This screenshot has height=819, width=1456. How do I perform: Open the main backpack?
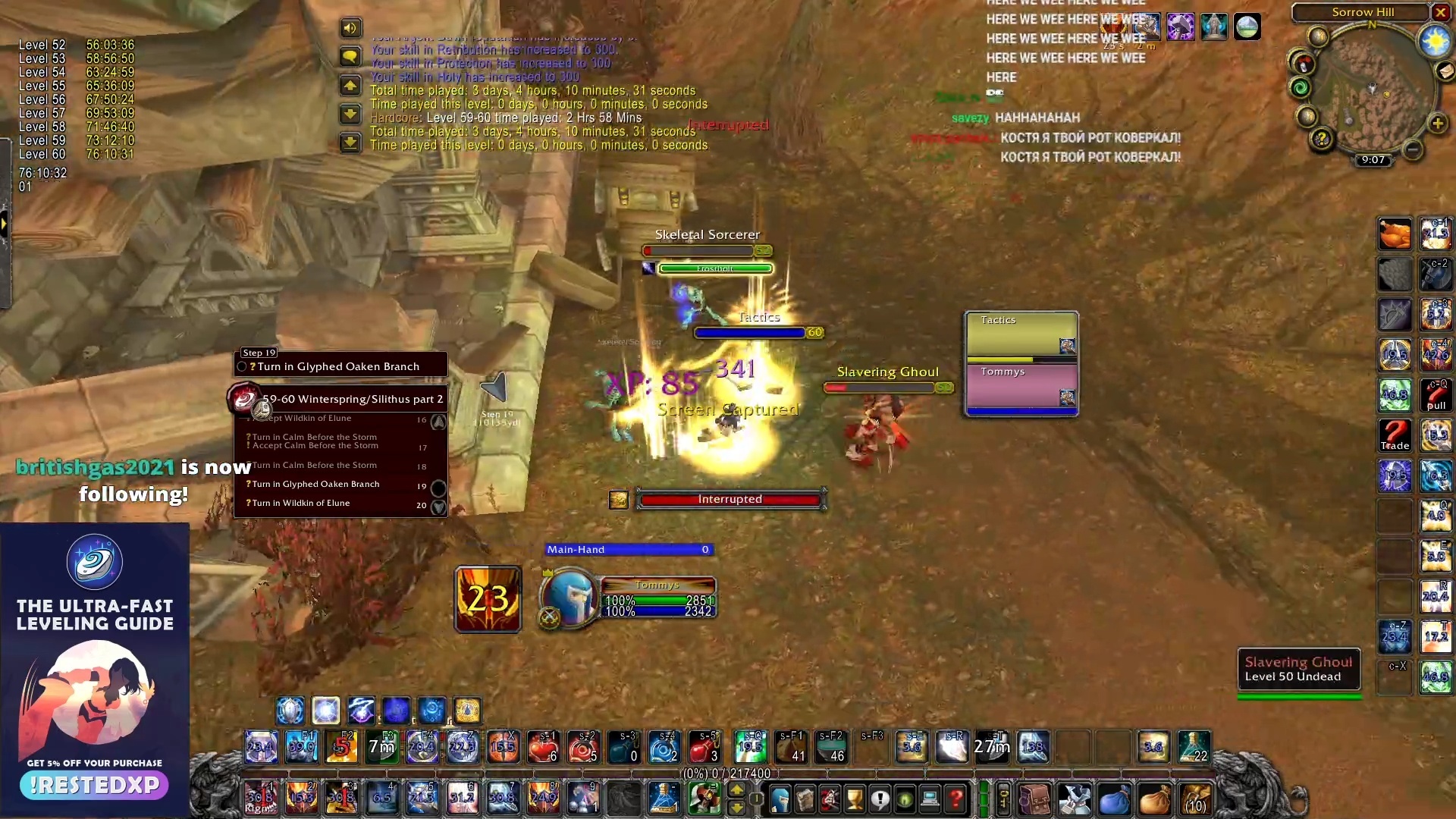[1197, 800]
